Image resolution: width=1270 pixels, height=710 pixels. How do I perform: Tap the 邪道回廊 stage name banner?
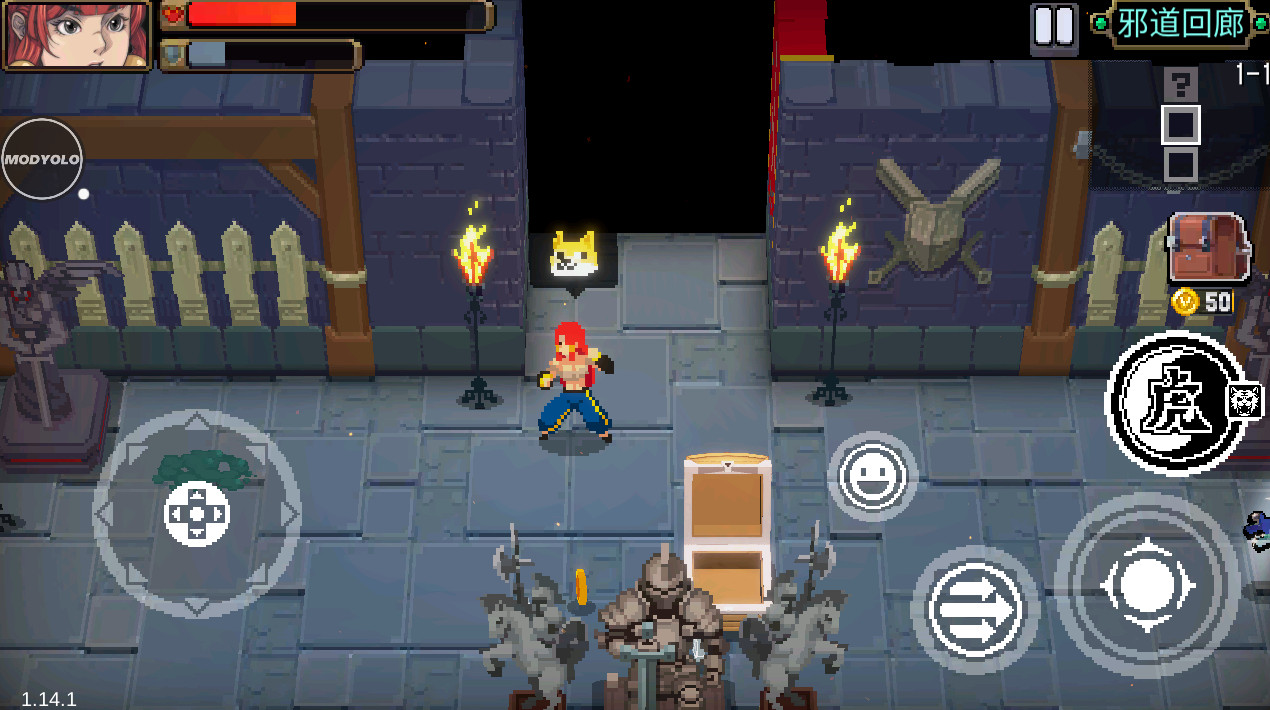coord(1180,24)
